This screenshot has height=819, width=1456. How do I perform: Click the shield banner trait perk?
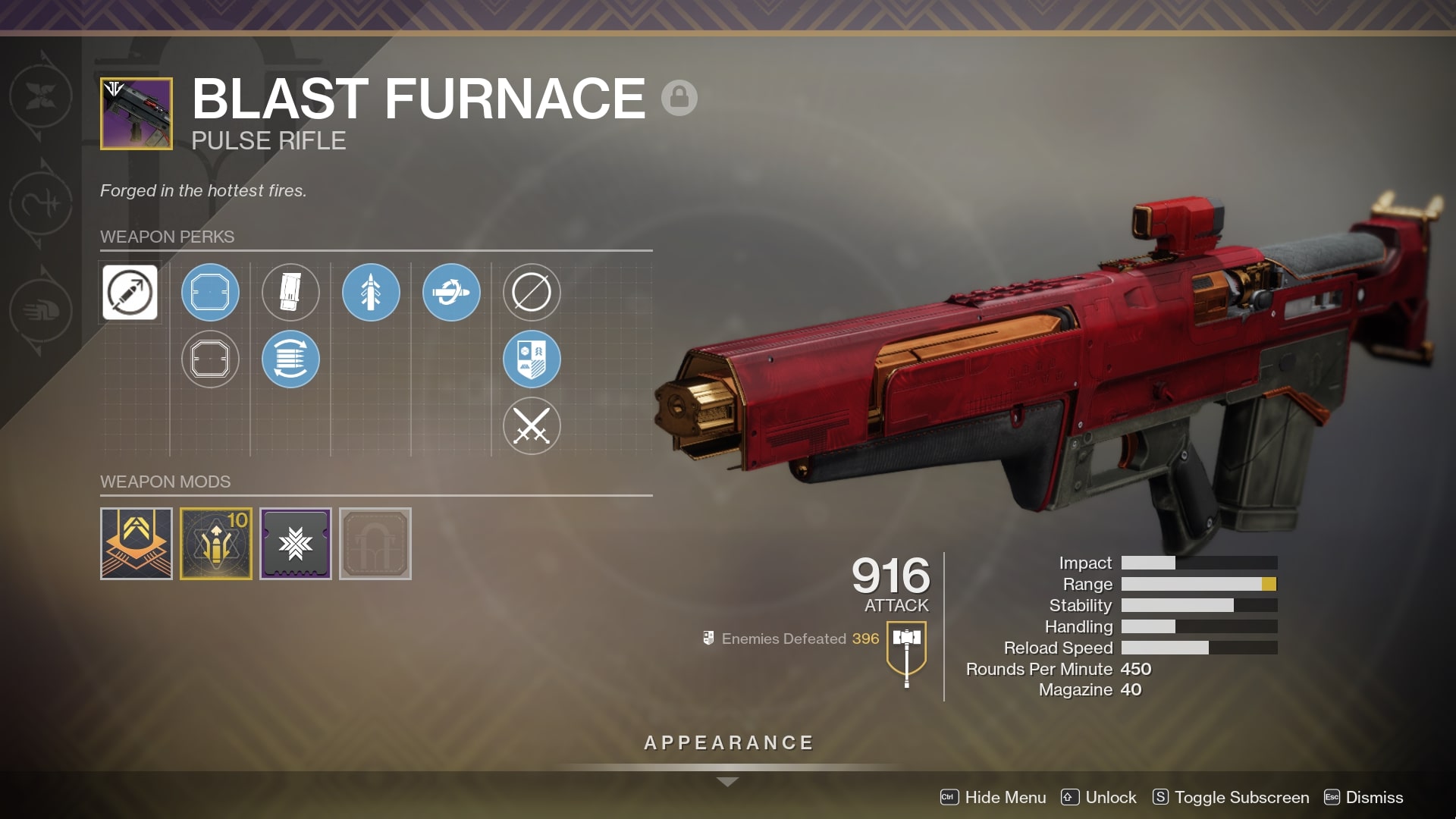532,359
